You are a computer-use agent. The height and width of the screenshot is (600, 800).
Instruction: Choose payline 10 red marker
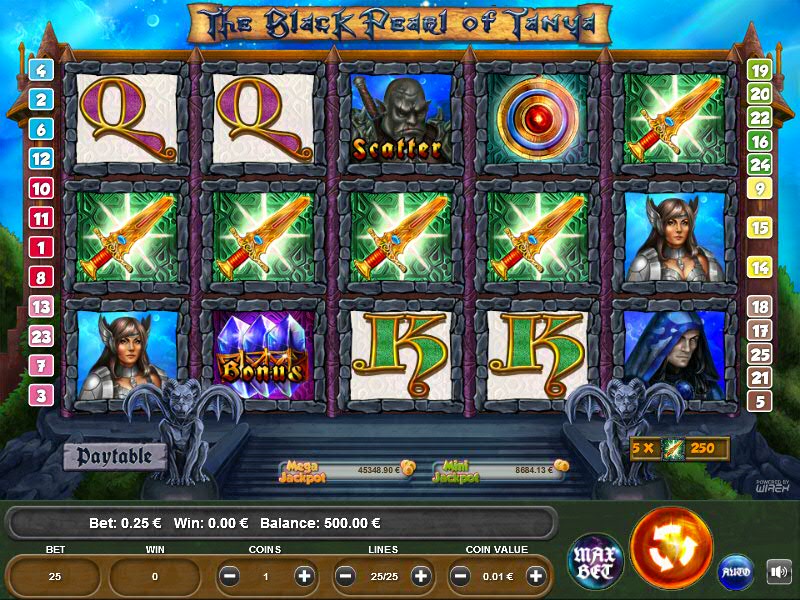pos(41,188)
